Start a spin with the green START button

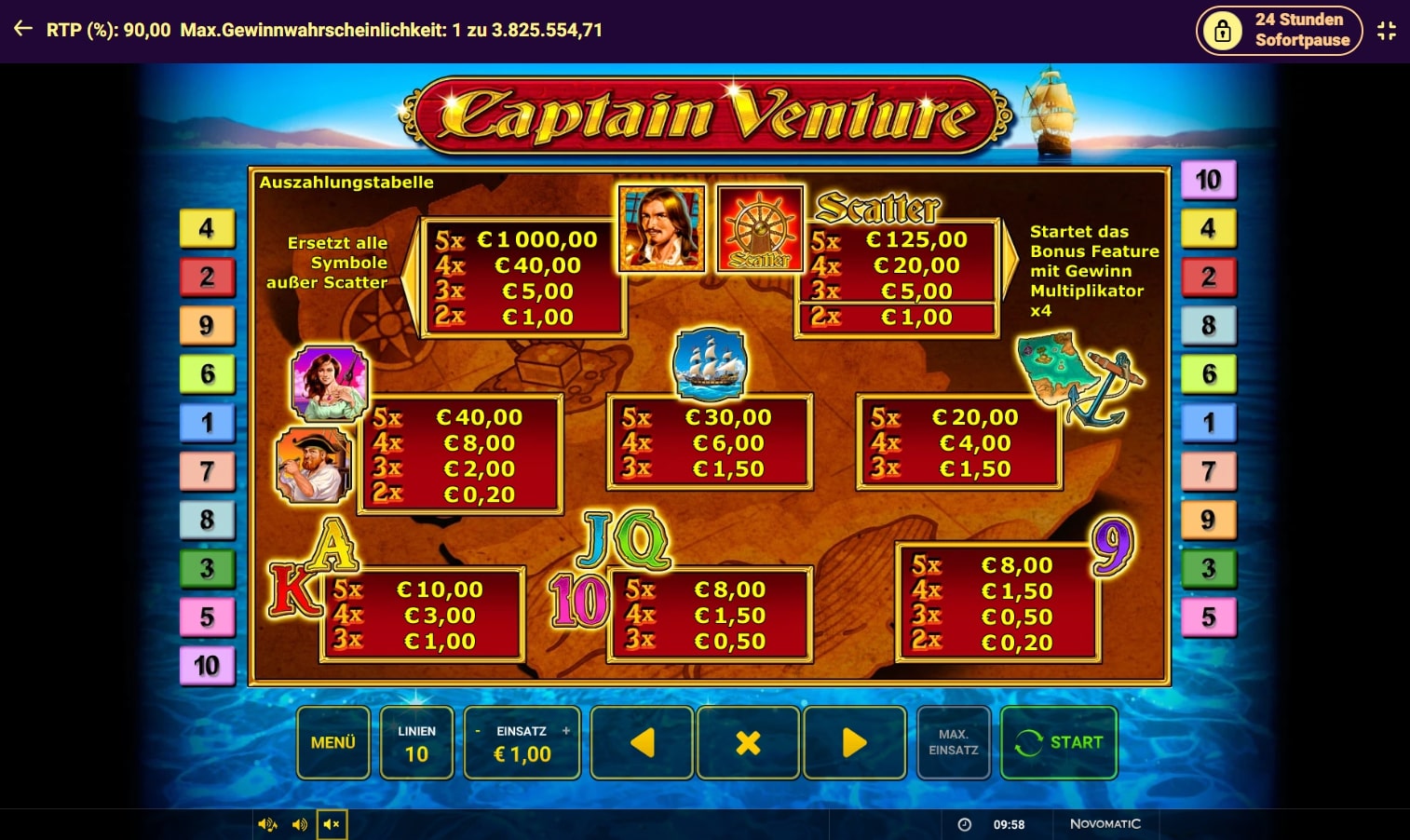tap(1059, 742)
